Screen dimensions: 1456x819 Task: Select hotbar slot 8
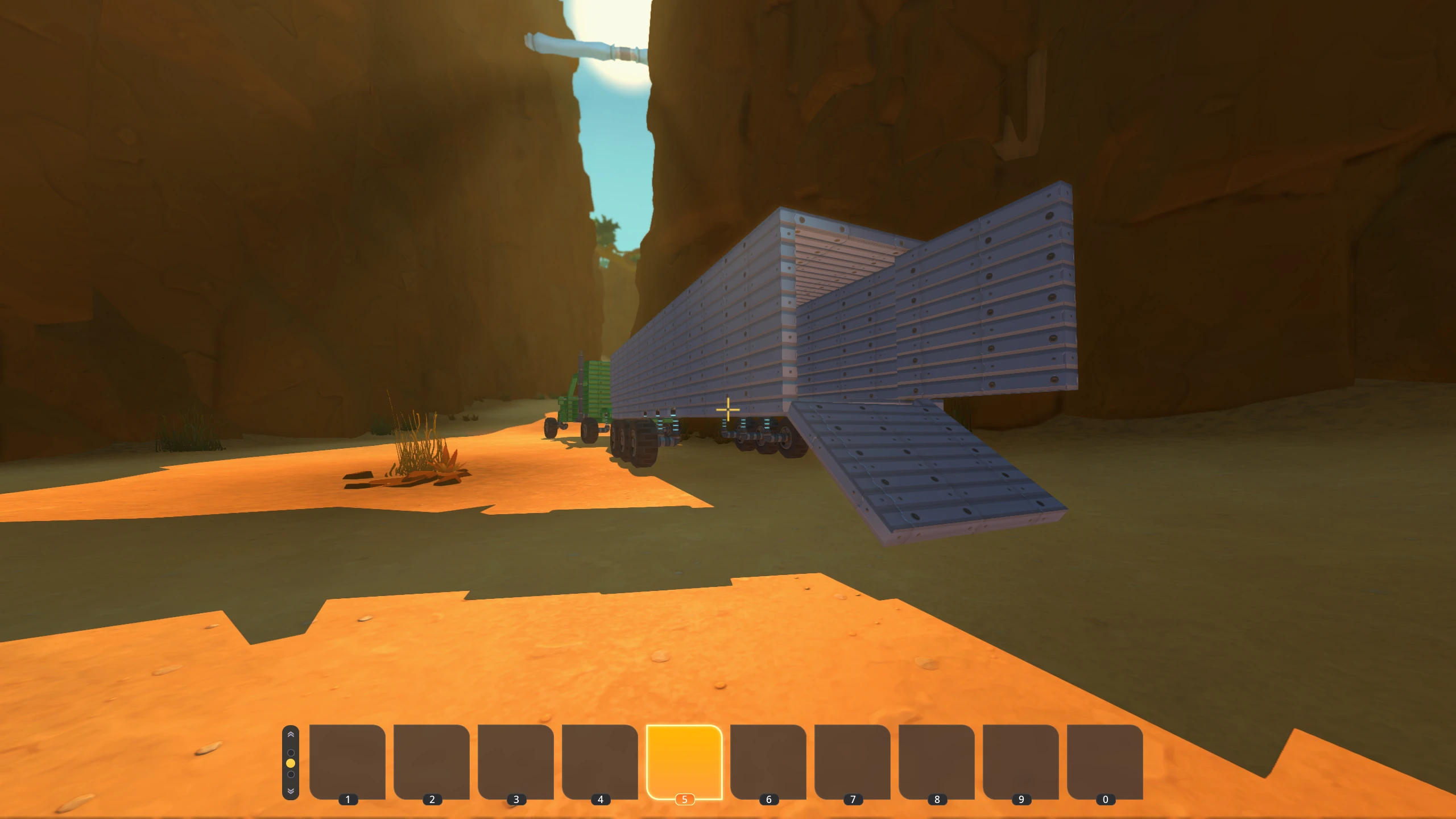935,762
